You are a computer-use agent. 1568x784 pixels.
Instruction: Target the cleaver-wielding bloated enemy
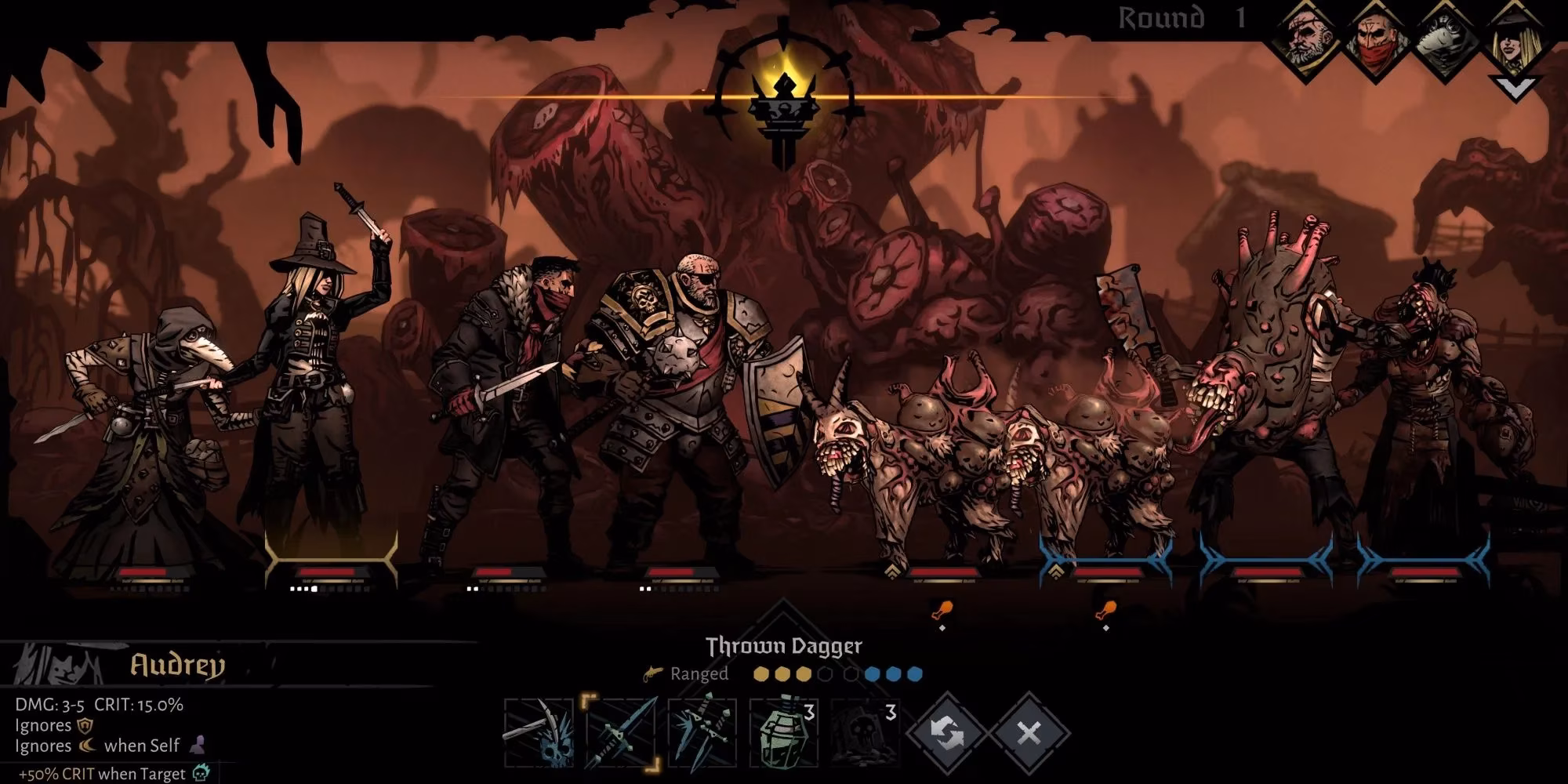point(1262,392)
